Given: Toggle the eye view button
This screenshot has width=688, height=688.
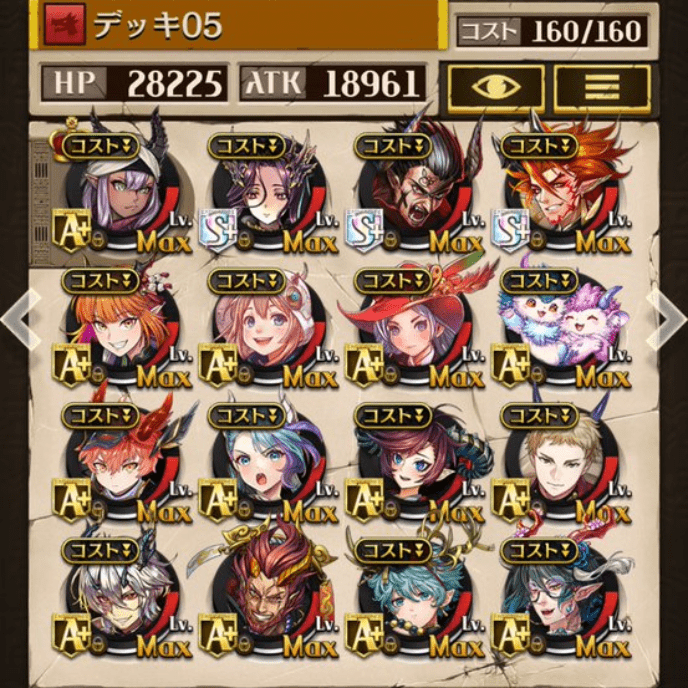Looking at the screenshot, I should point(496,87).
